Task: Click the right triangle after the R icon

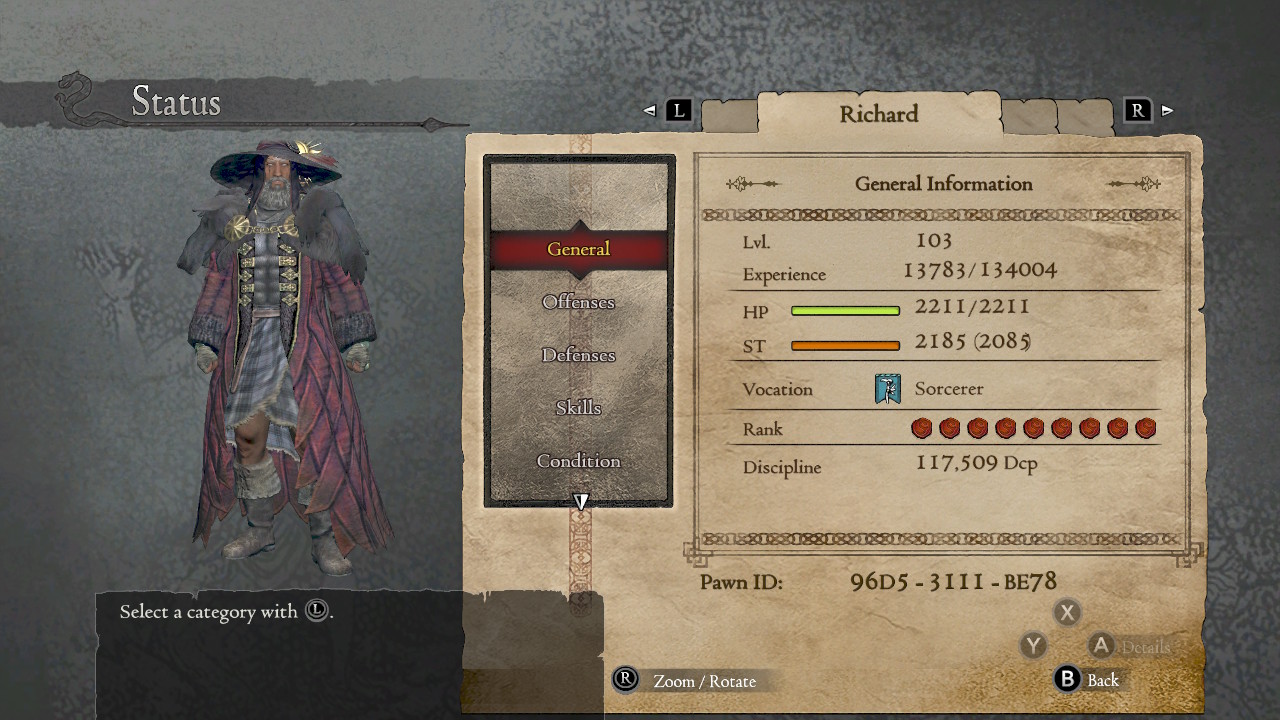Action: coord(1166,112)
